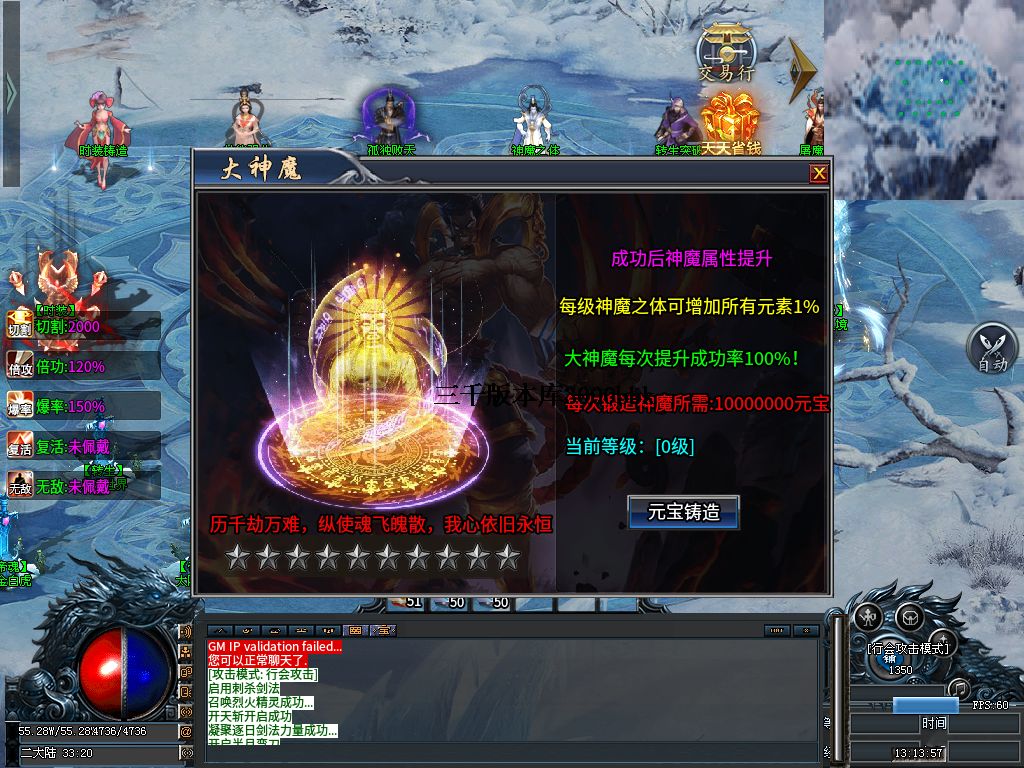The height and width of the screenshot is (768, 1024).
Task: Expand the gold arrow beside 交易行
Action: (x=802, y=68)
